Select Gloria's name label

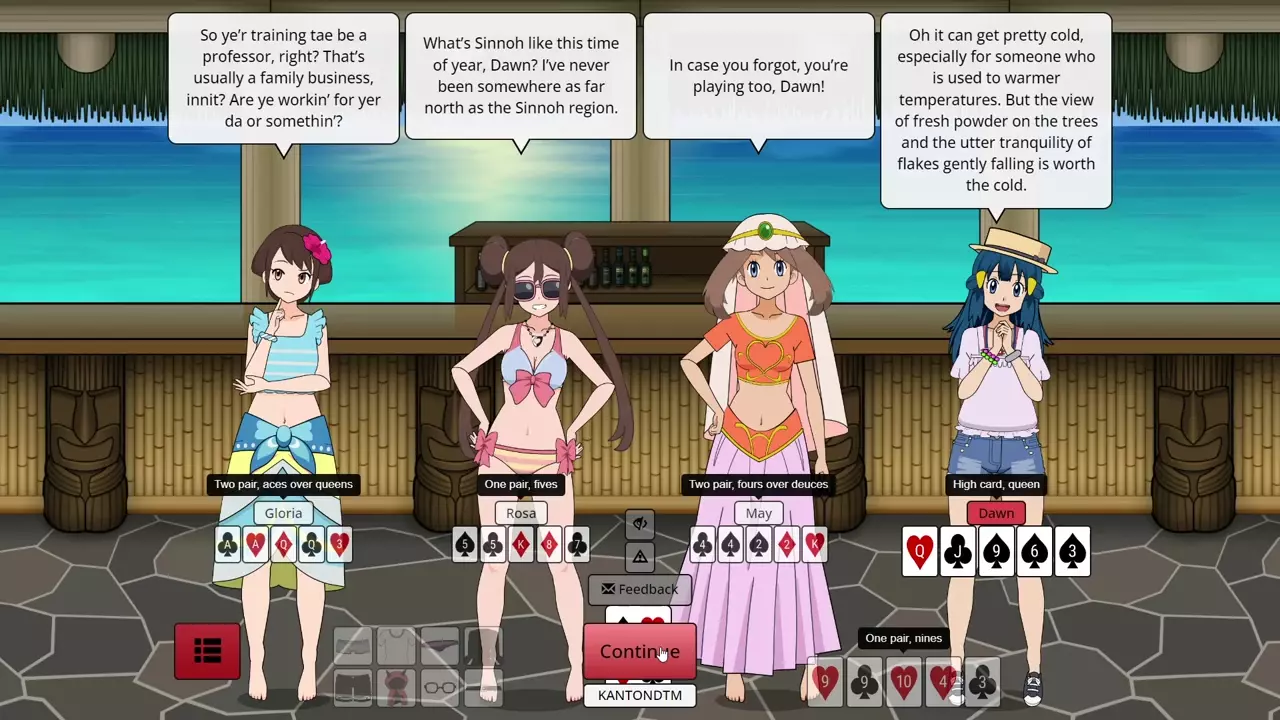283,513
